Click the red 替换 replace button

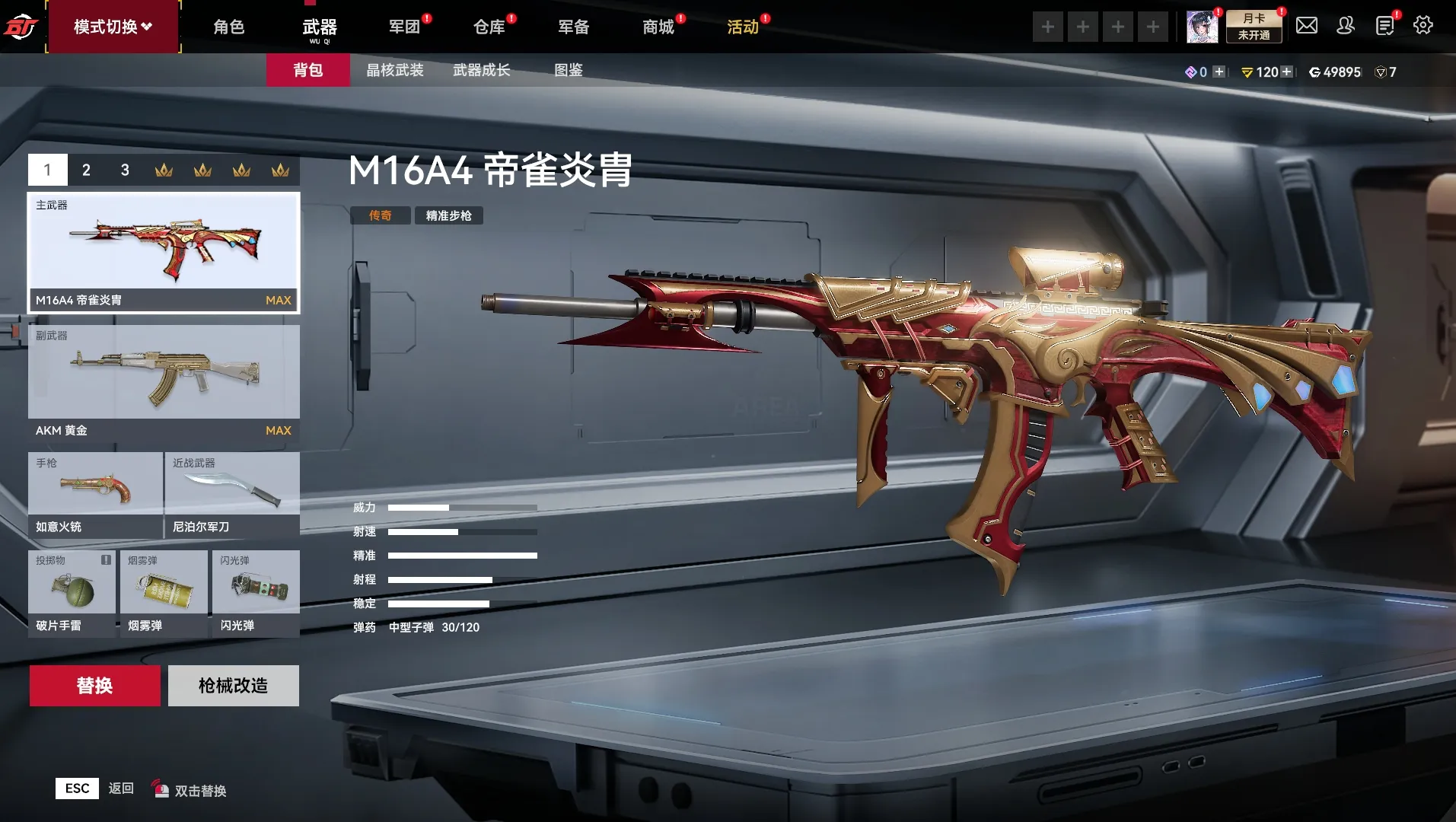coord(94,686)
